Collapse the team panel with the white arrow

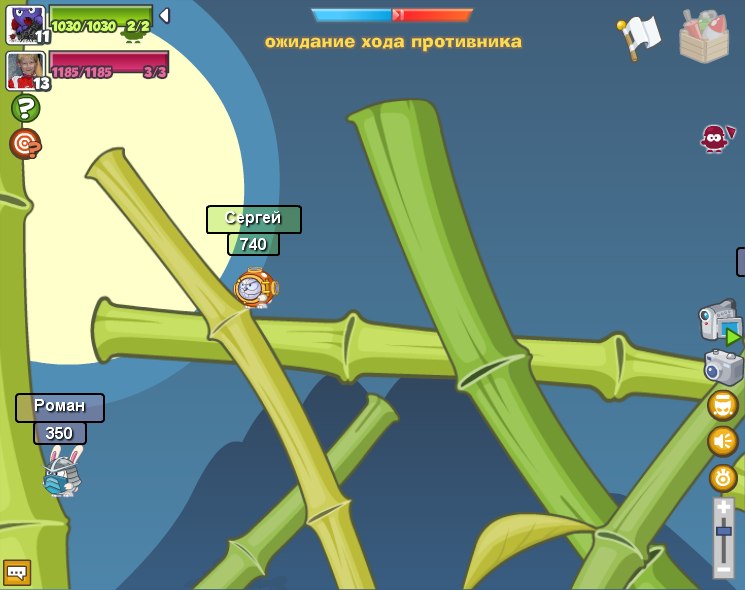tap(164, 16)
